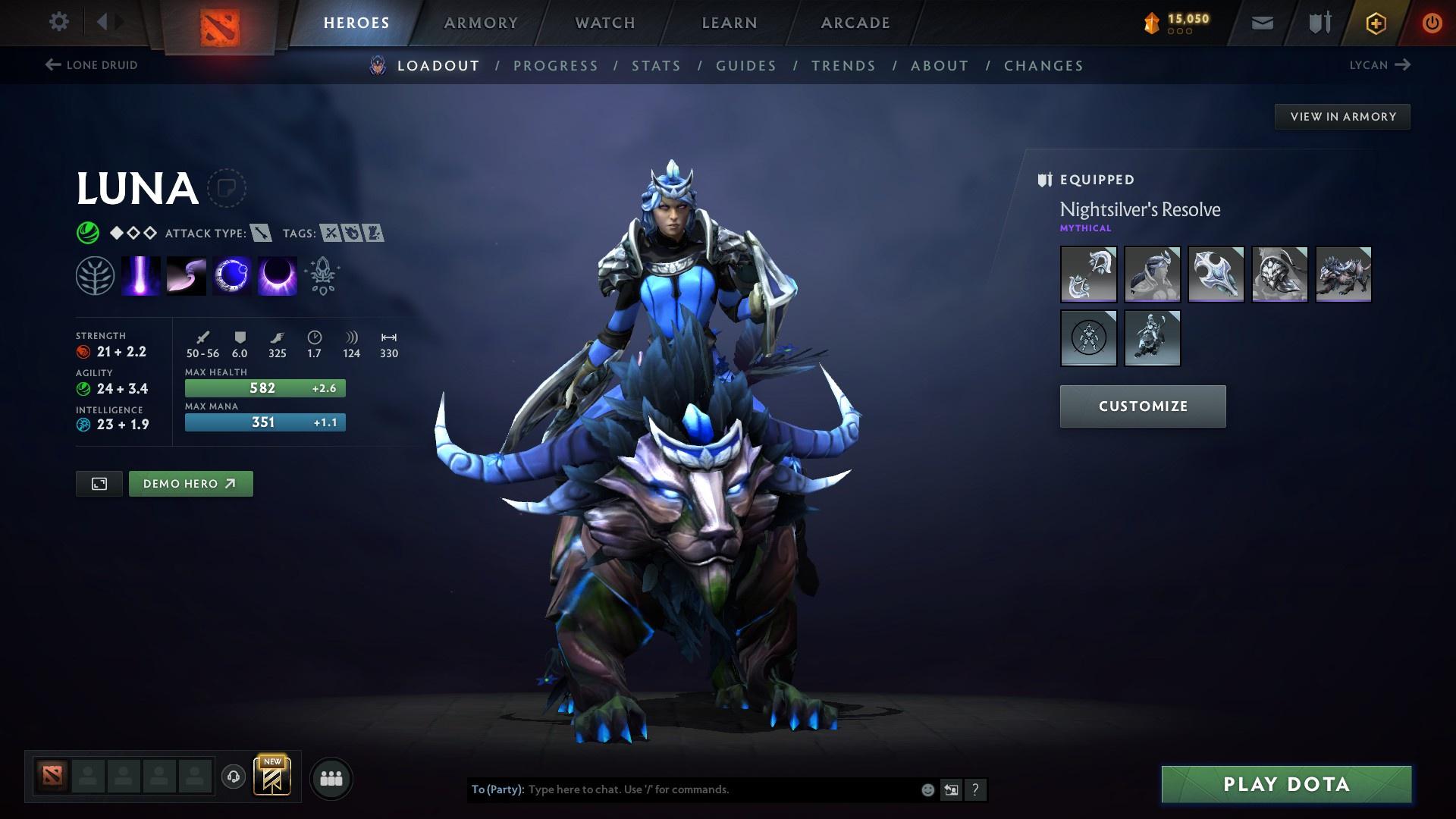Open the armory shield and sword icon
Screen dimensions: 1456x819
pyautogui.click(x=1318, y=23)
